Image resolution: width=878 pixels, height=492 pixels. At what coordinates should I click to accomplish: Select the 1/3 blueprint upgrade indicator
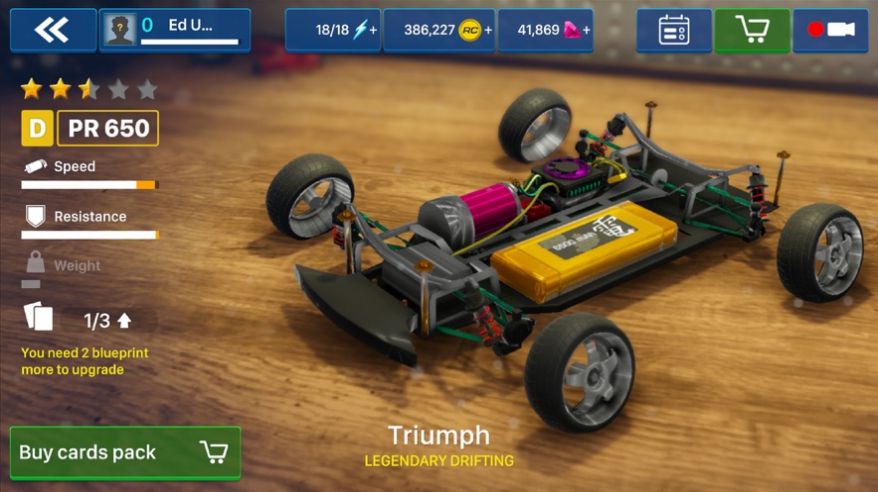107,321
